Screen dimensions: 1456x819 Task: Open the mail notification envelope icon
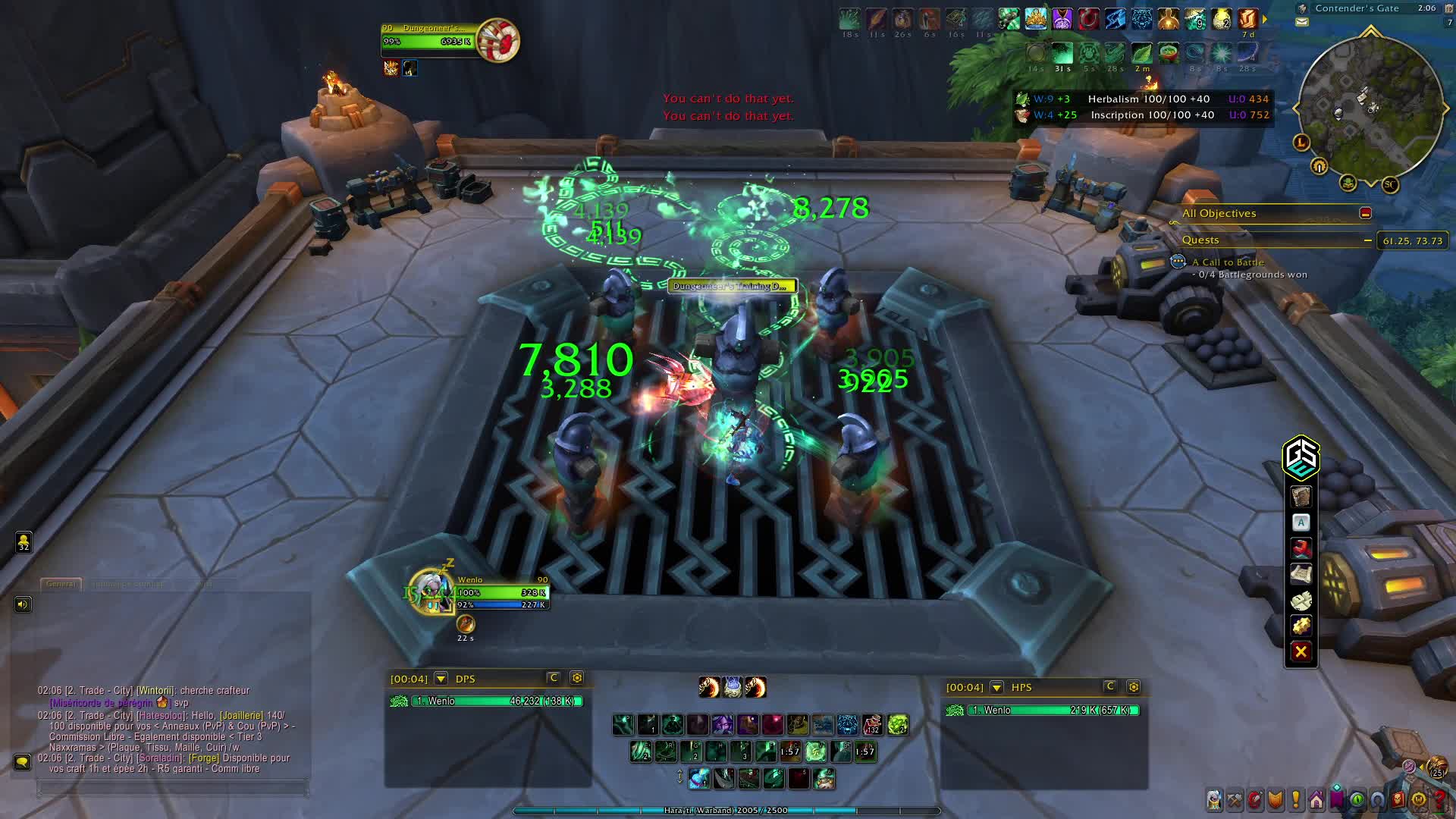1302,22
